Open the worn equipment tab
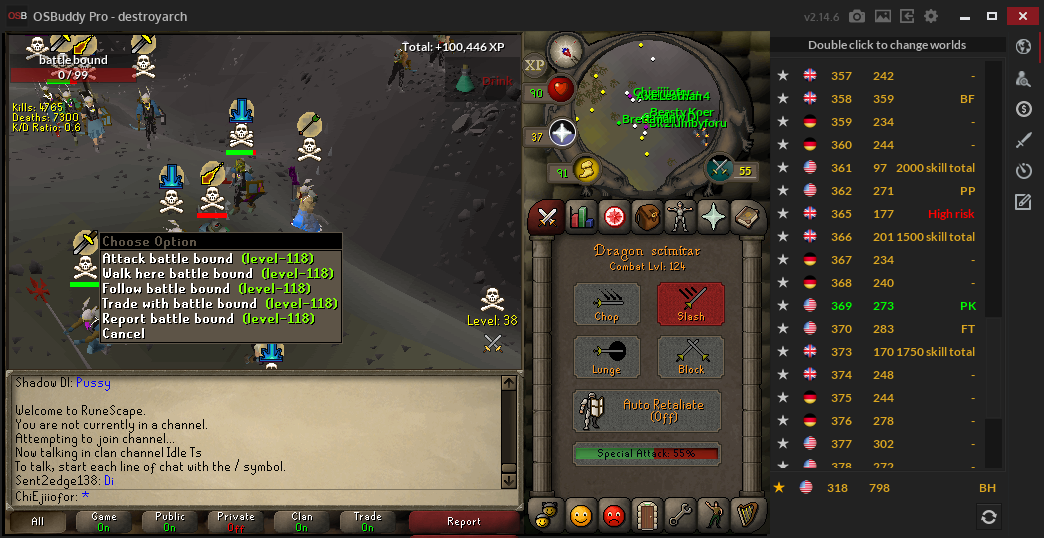 tap(679, 216)
